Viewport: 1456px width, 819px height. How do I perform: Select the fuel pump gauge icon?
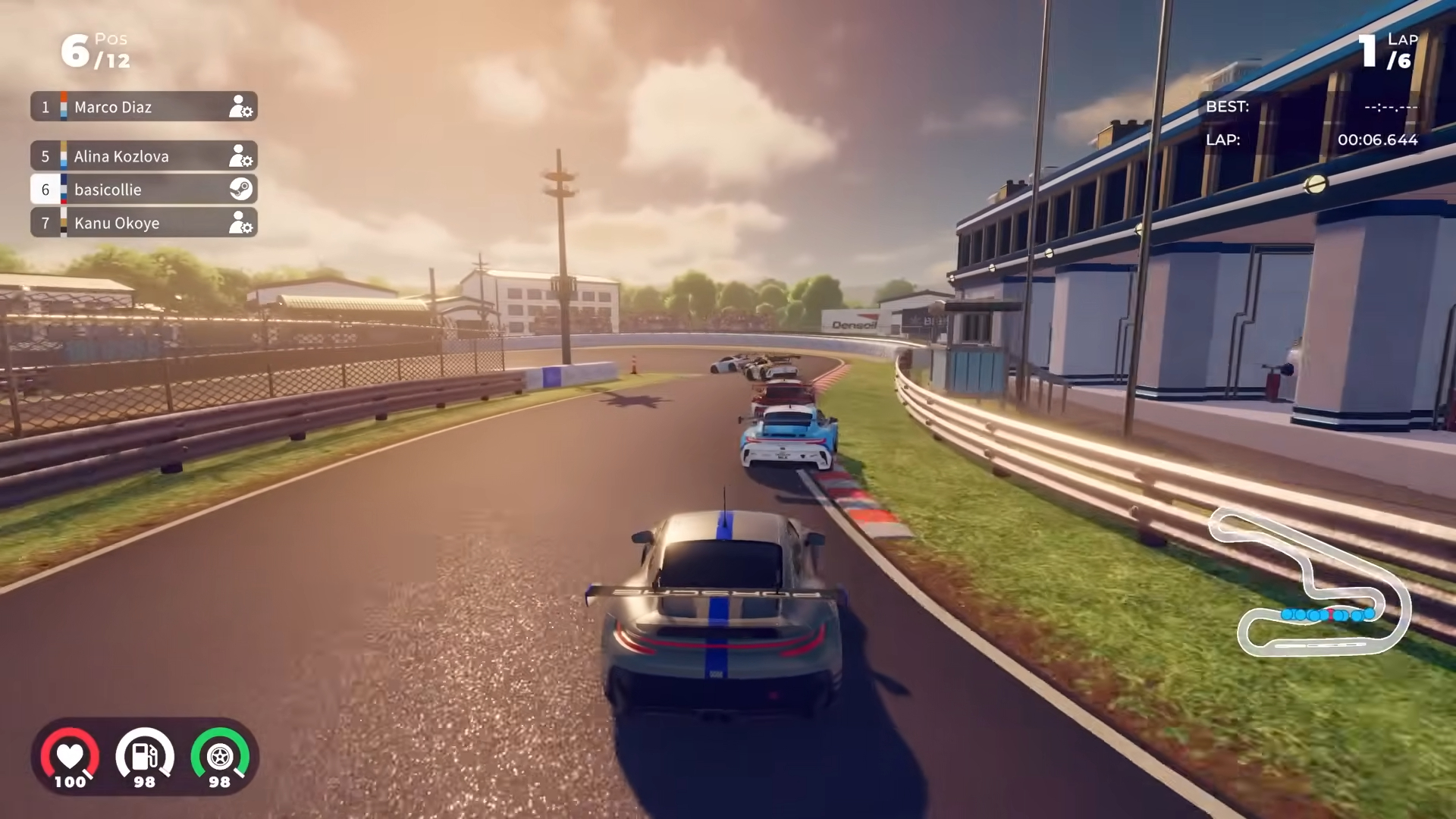click(x=144, y=757)
